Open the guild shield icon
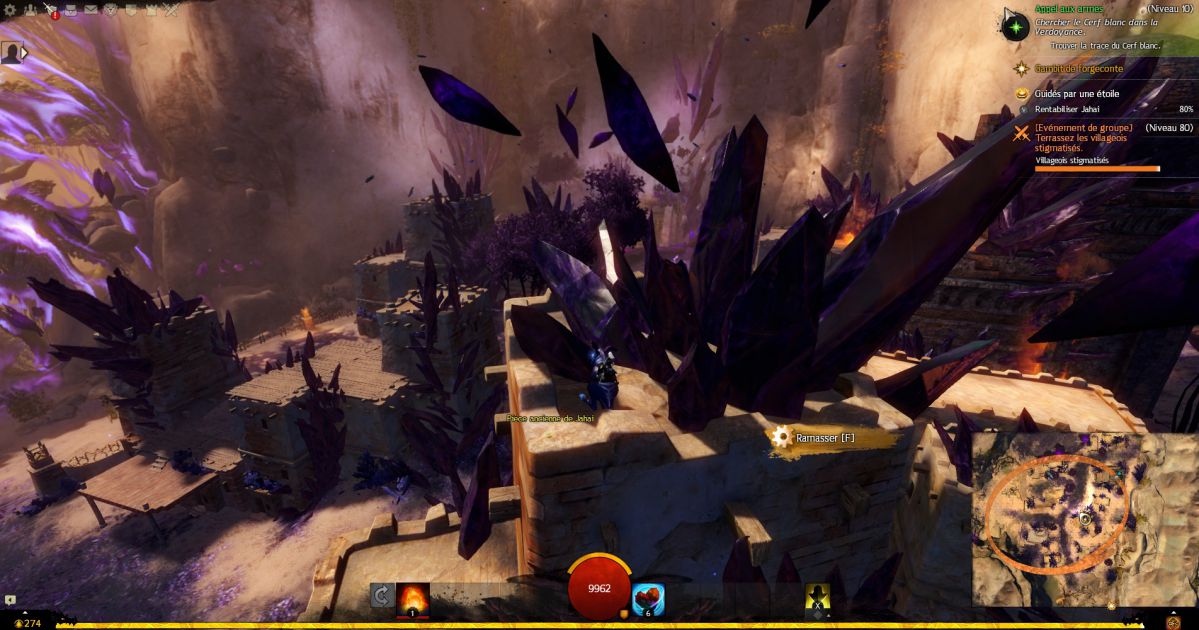The height and width of the screenshot is (630, 1199). 131,10
